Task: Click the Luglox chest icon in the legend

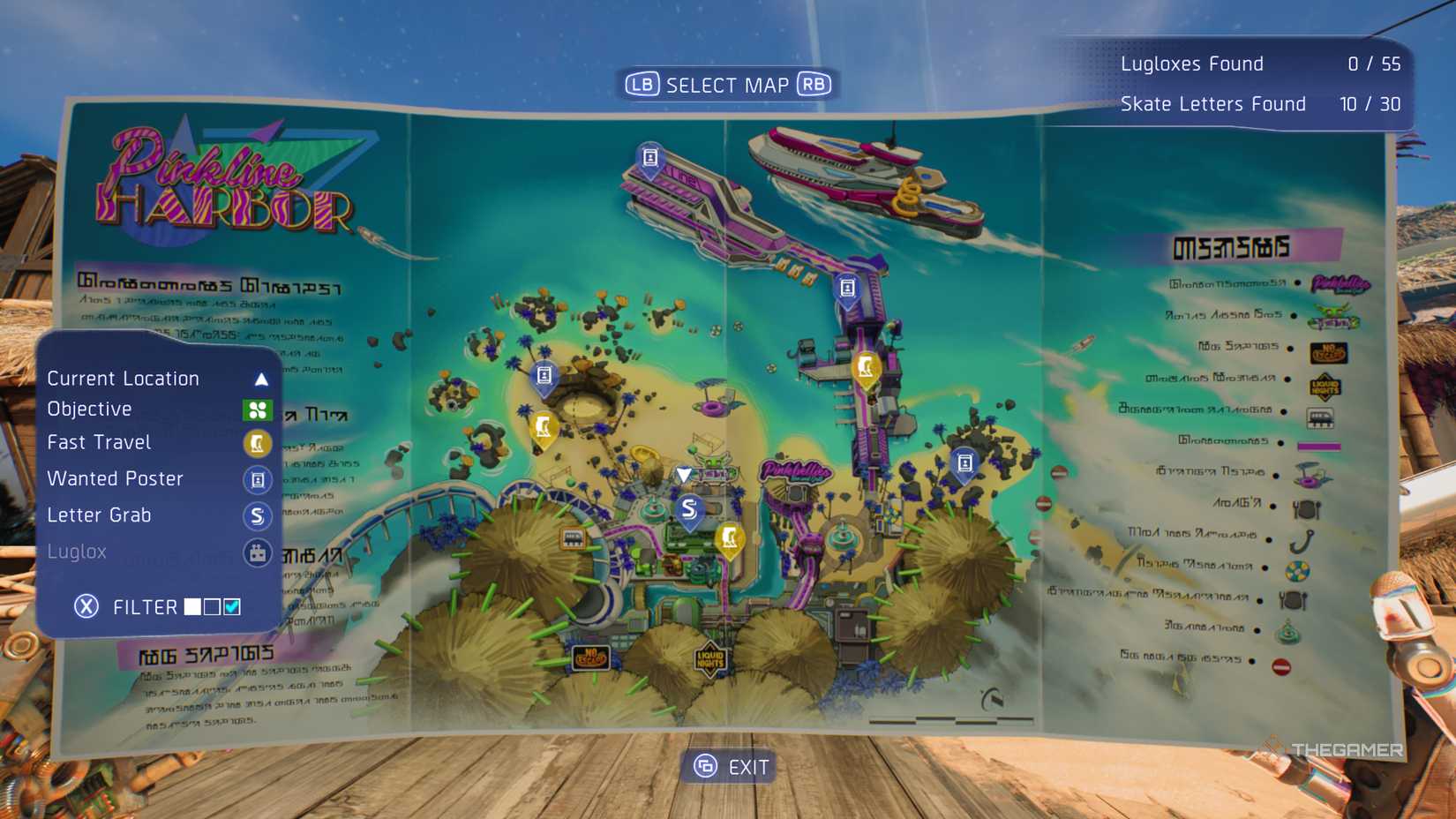Action: (x=256, y=552)
